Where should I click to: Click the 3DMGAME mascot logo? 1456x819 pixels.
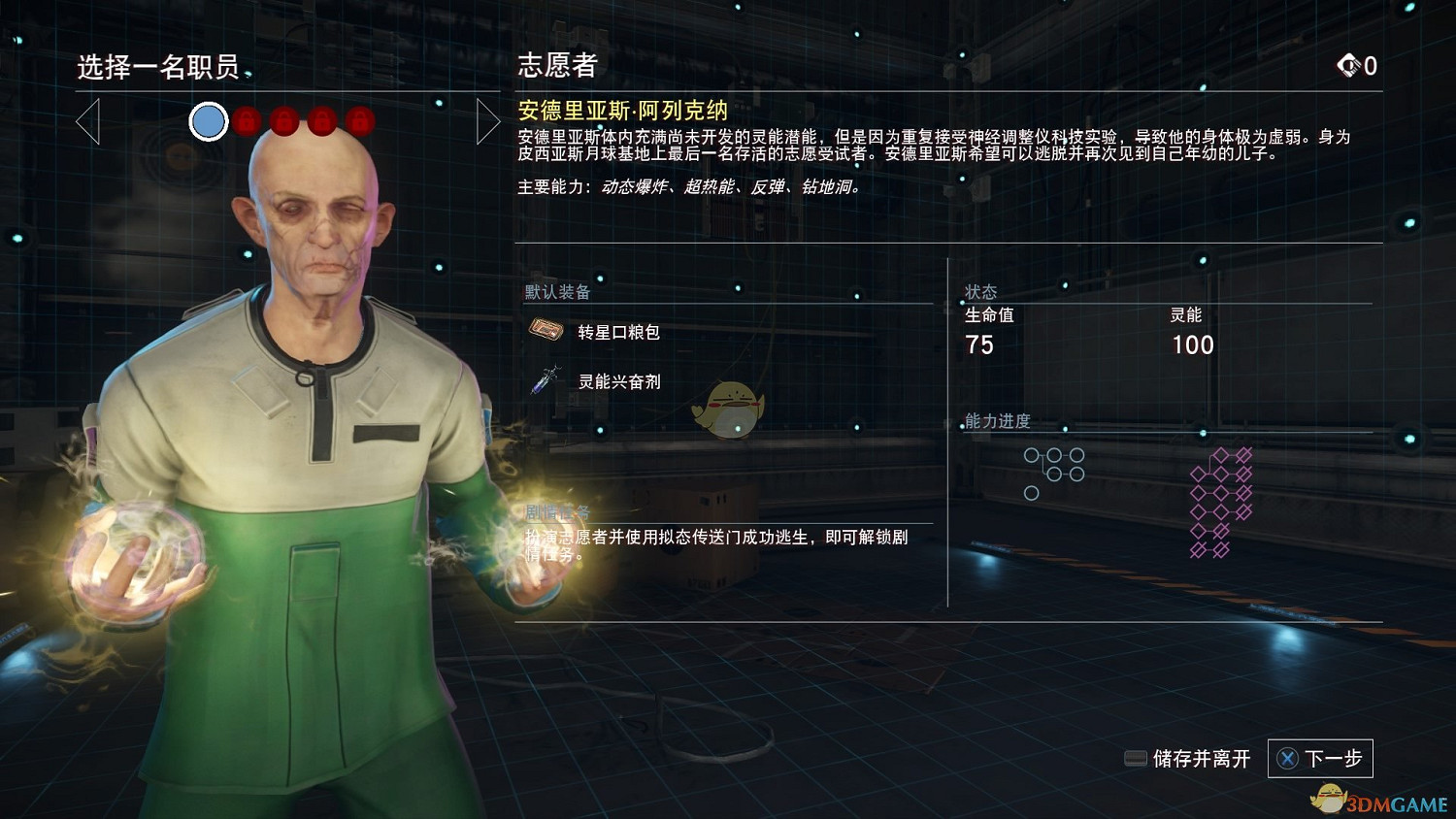(x=1328, y=800)
